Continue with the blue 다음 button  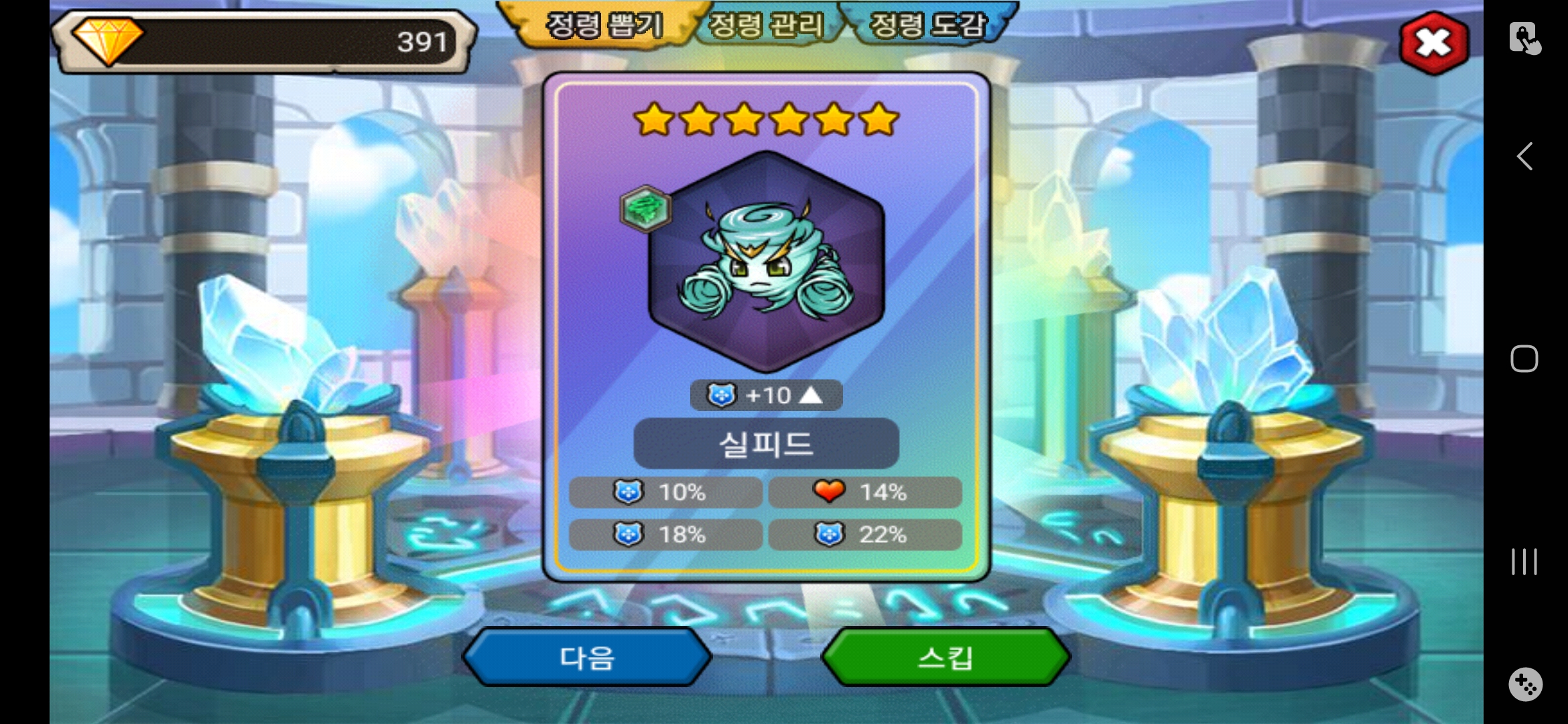(587, 658)
